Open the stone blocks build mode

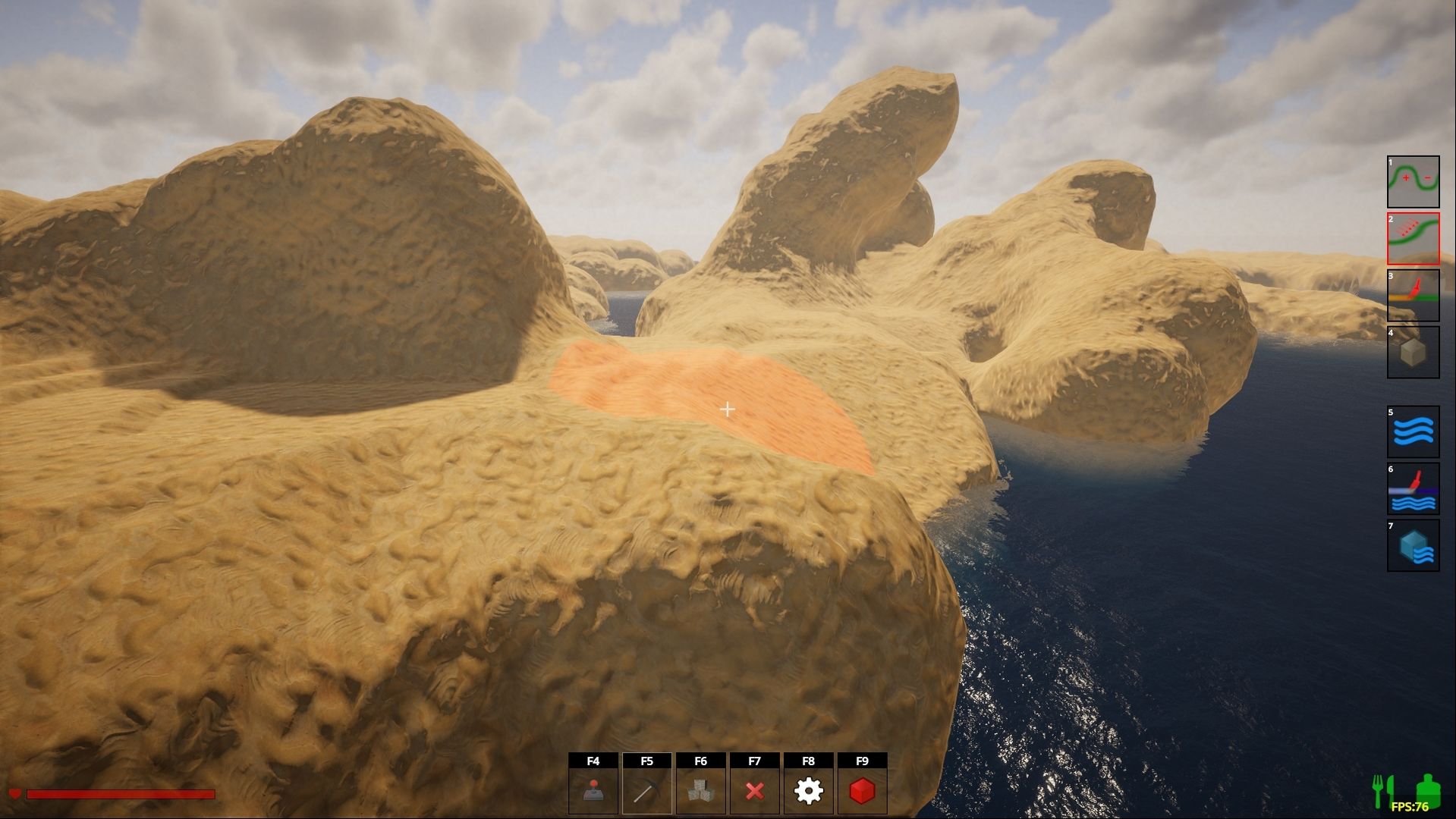coord(700,791)
